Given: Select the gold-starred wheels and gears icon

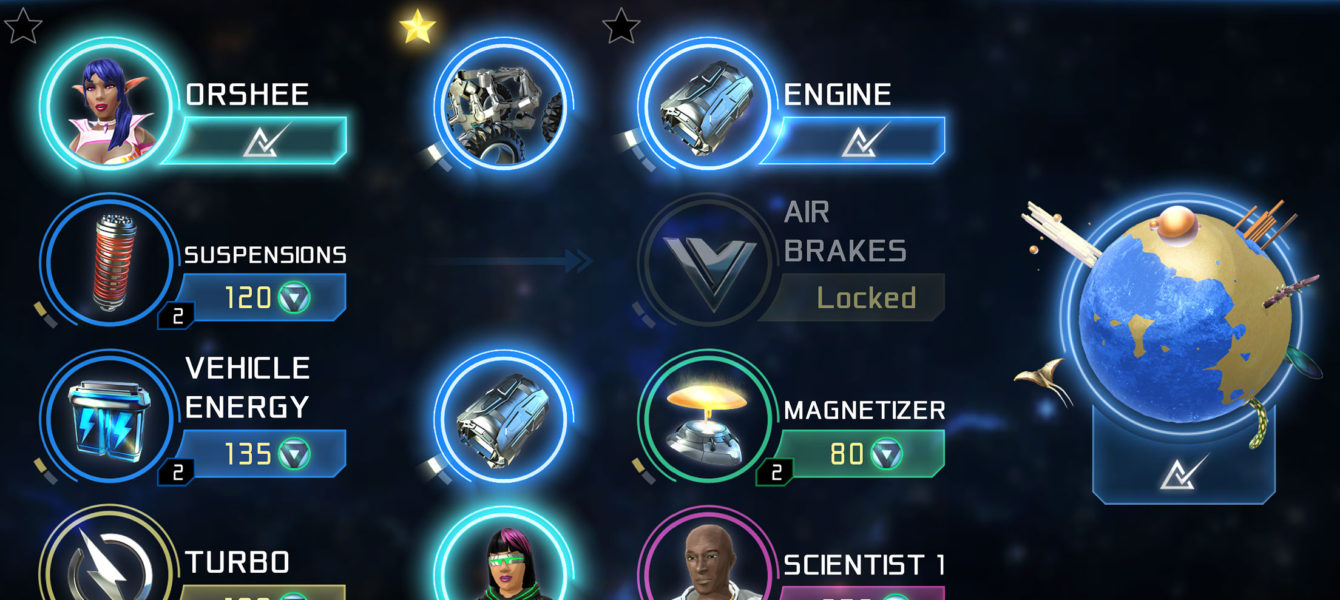Looking at the screenshot, I should [502, 105].
